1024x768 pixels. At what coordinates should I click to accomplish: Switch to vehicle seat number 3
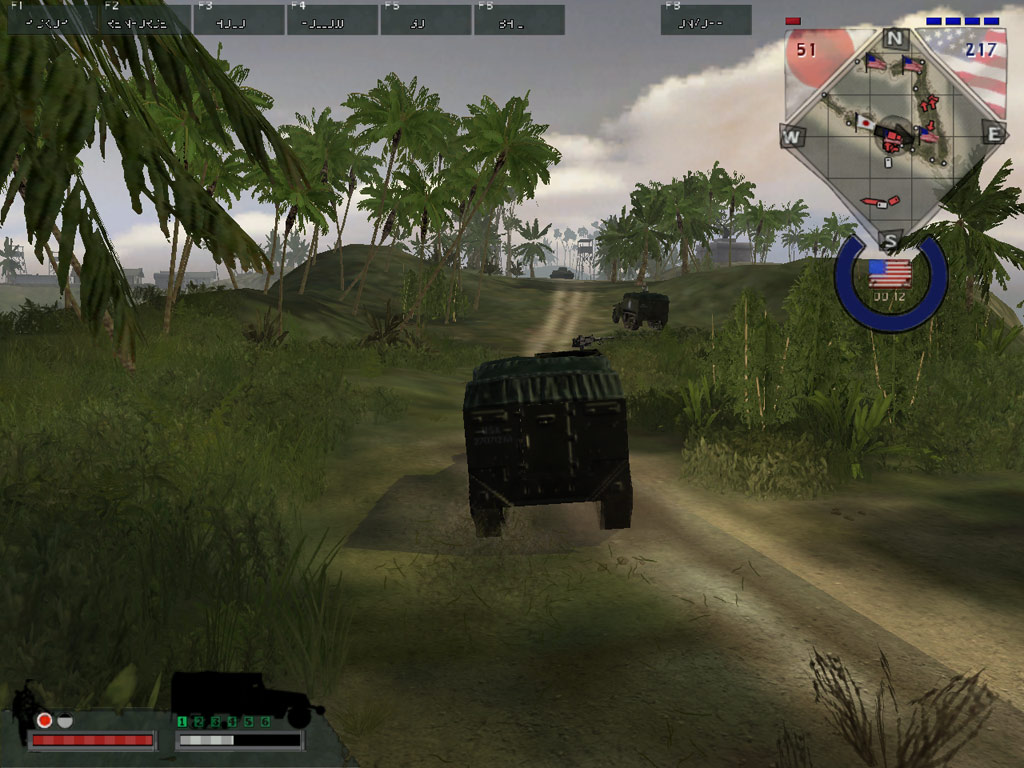215,721
